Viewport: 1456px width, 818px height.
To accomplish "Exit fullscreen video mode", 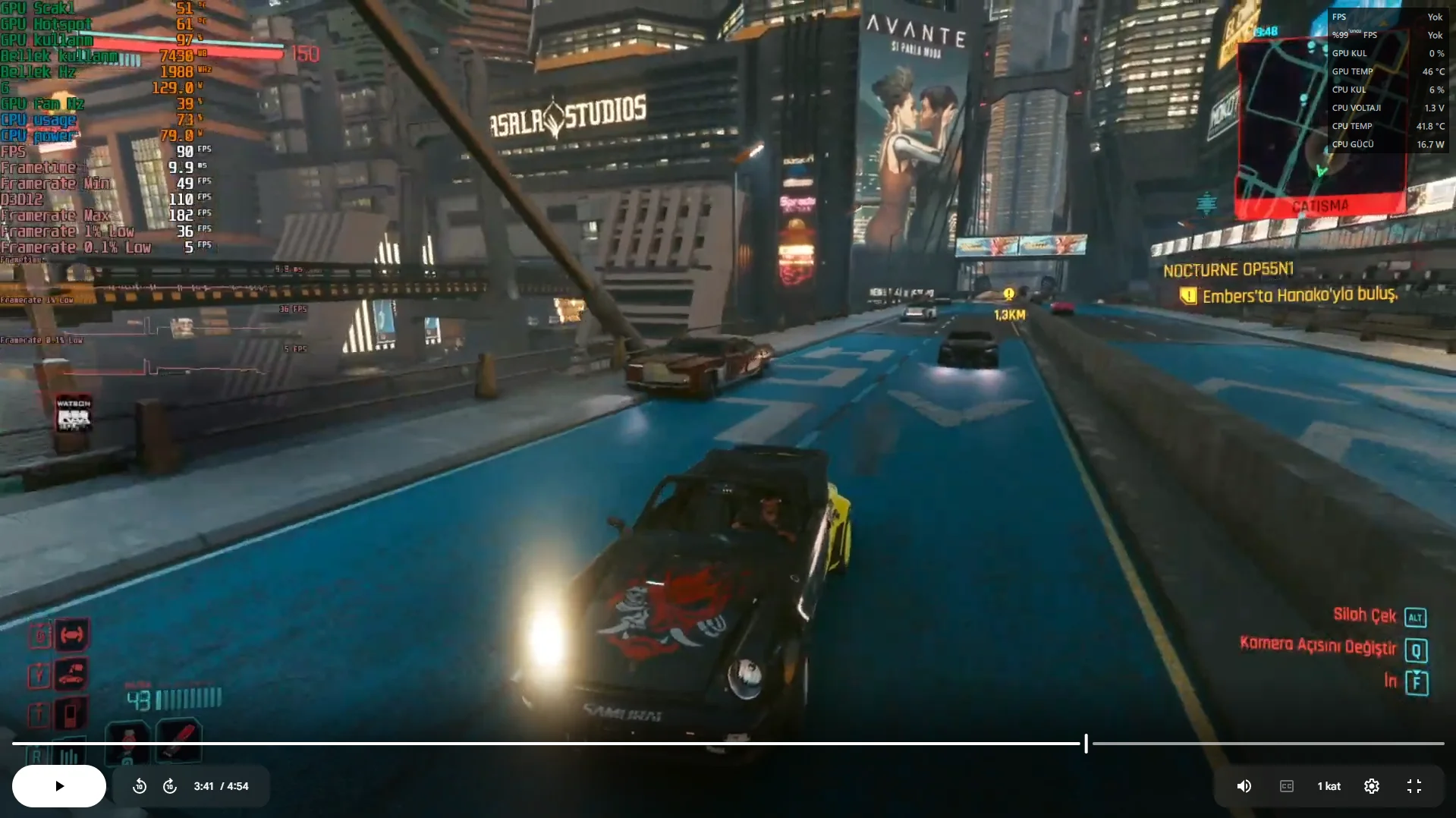I will [x=1414, y=786].
